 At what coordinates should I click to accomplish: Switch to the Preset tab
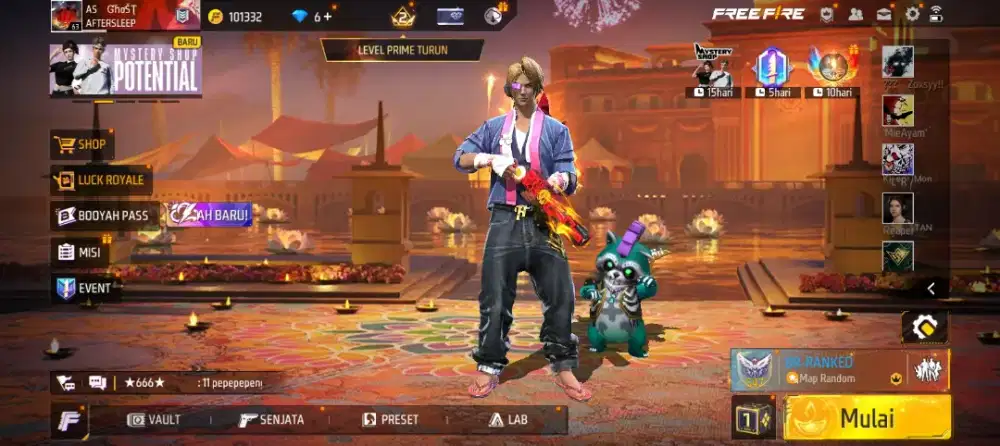coord(390,420)
